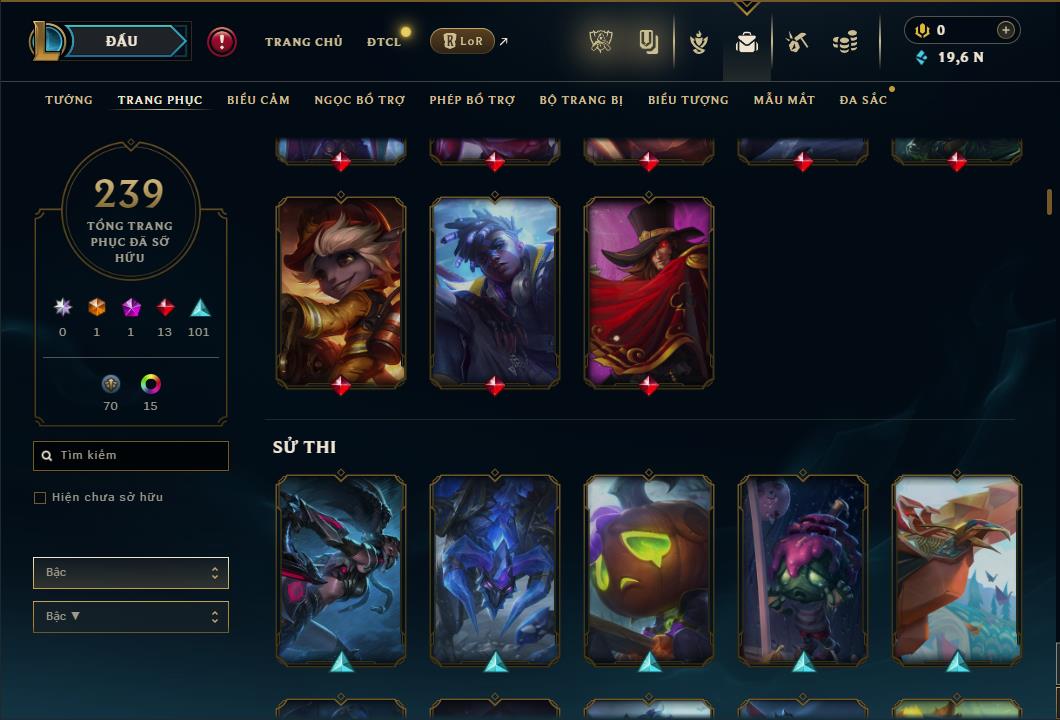This screenshot has height=720, width=1060.
Task: Switch to BIỂU TƯỢNG tab
Action: coord(688,100)
